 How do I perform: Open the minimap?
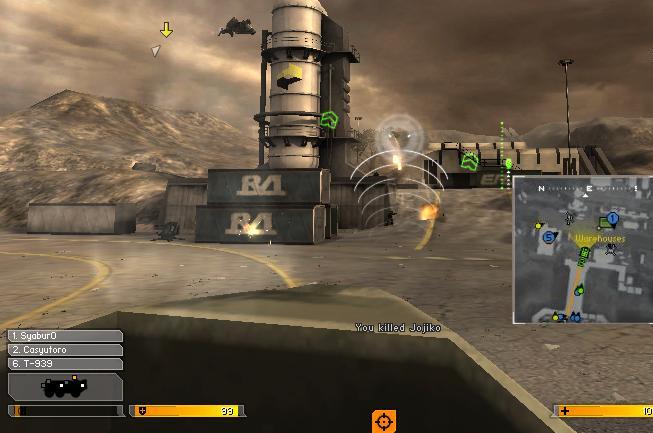click(x=582, y=251)
